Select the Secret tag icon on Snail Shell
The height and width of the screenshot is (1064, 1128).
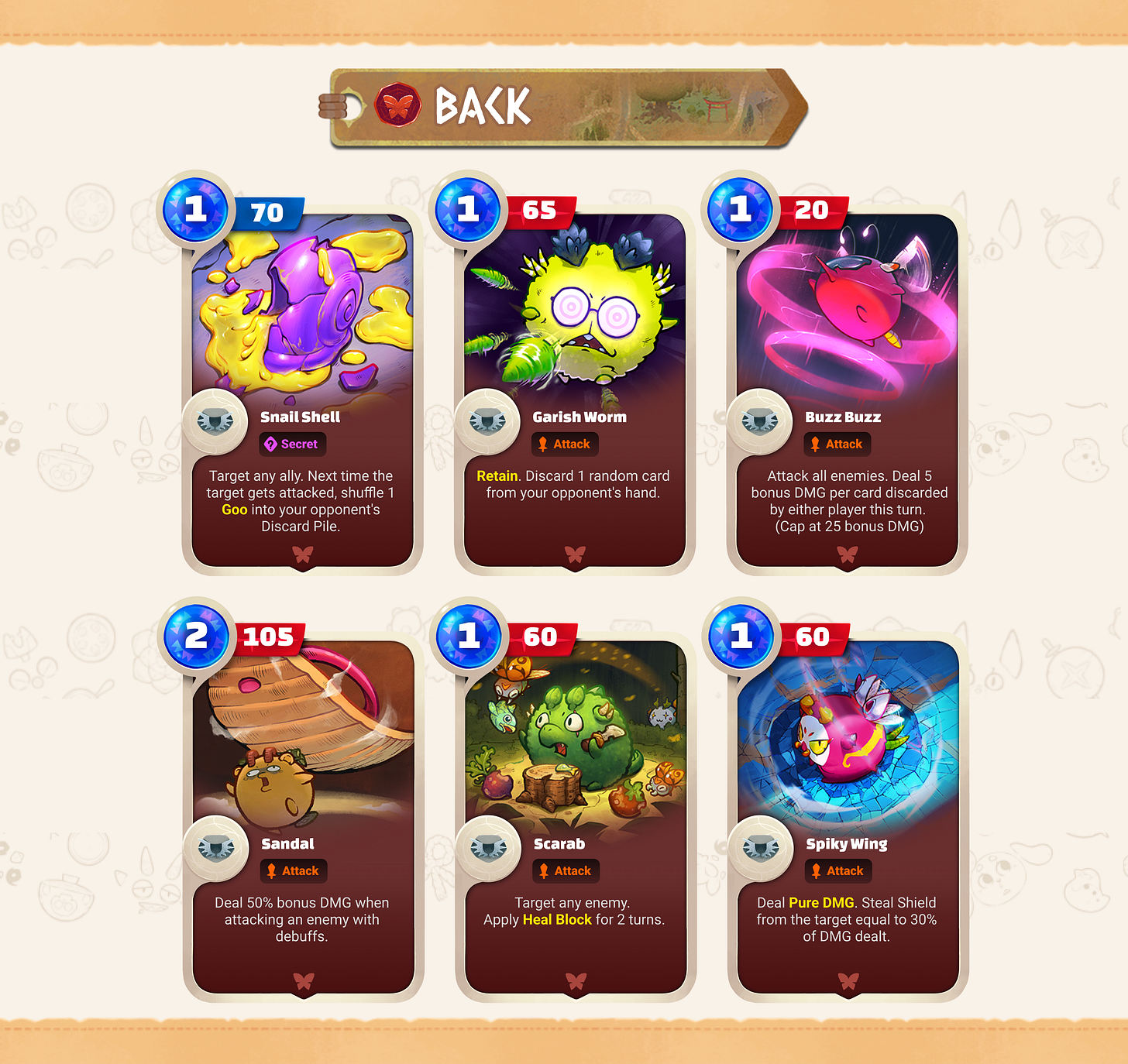point(270,444)
